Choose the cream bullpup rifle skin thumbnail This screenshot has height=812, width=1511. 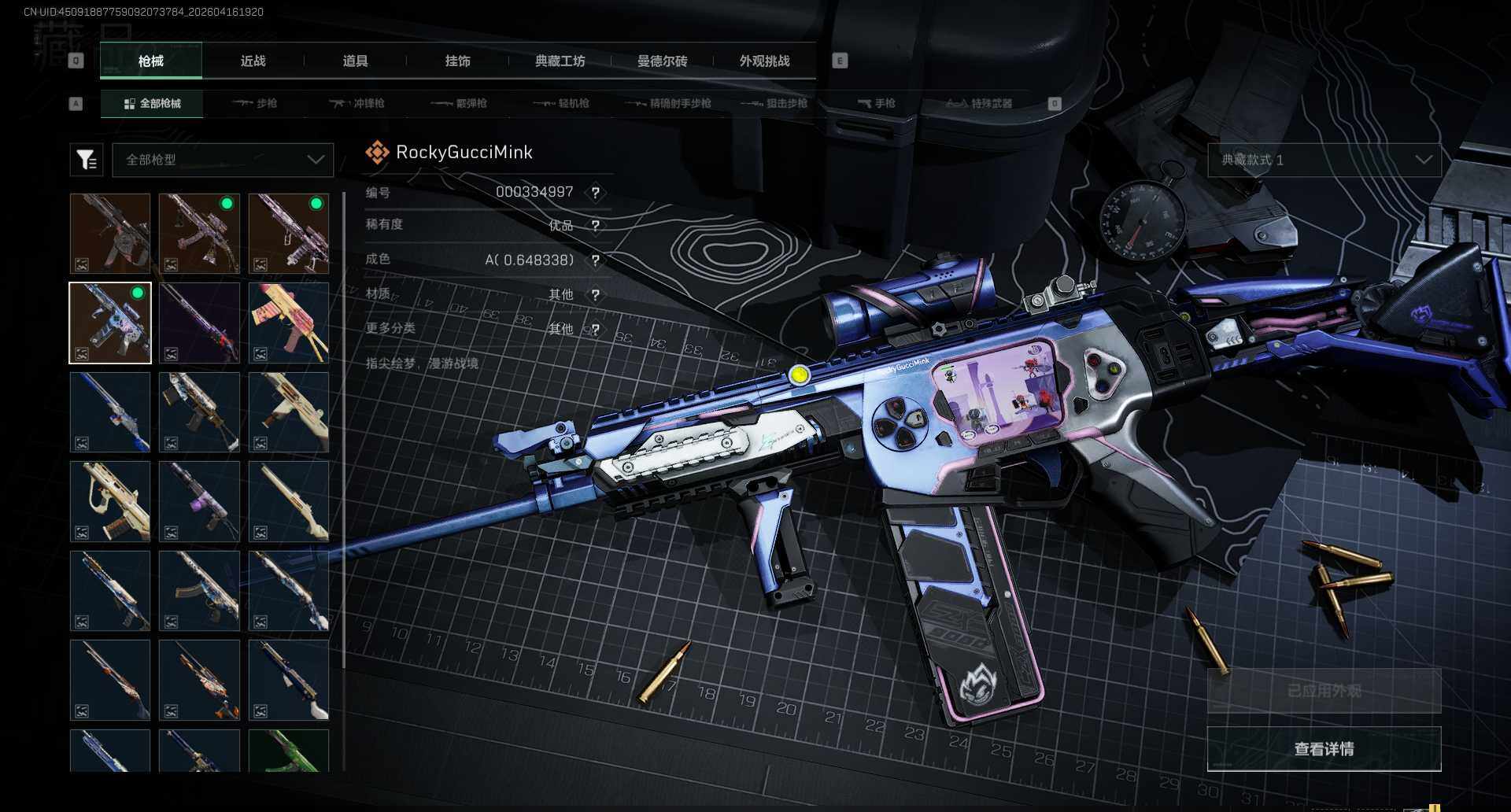pos(110,501)
